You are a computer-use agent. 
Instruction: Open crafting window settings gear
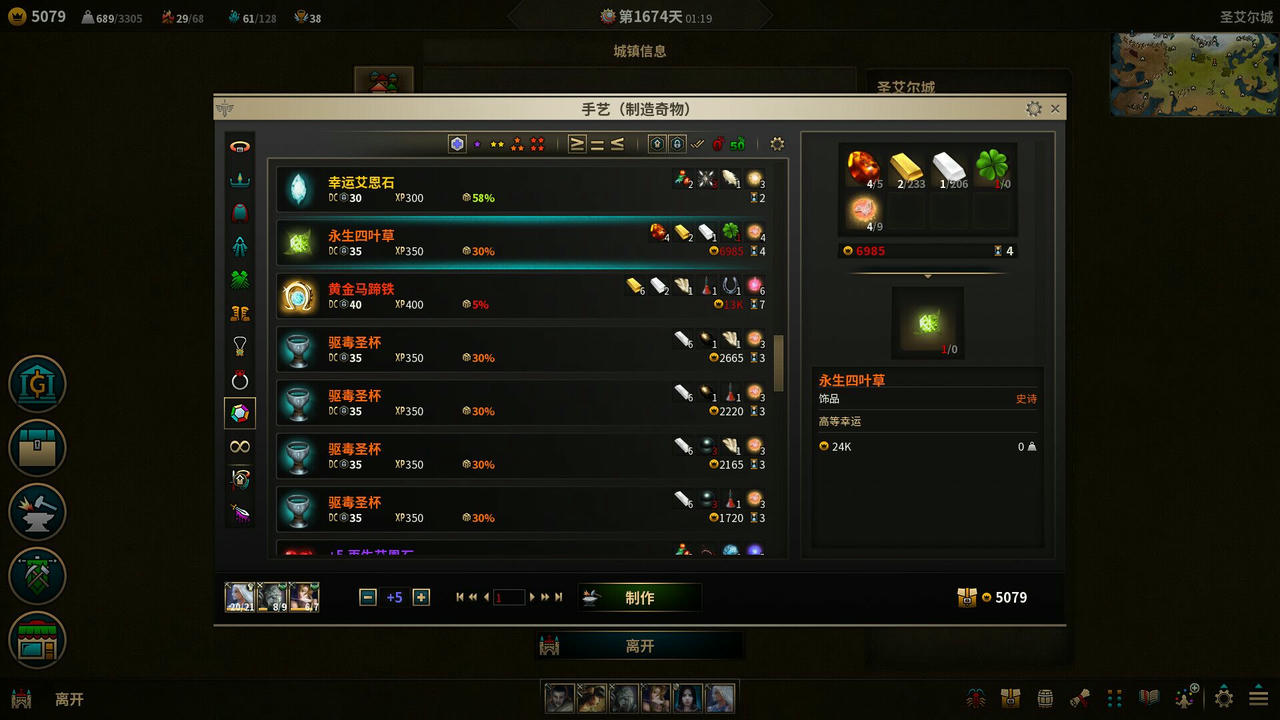(x=1034, y=109)
